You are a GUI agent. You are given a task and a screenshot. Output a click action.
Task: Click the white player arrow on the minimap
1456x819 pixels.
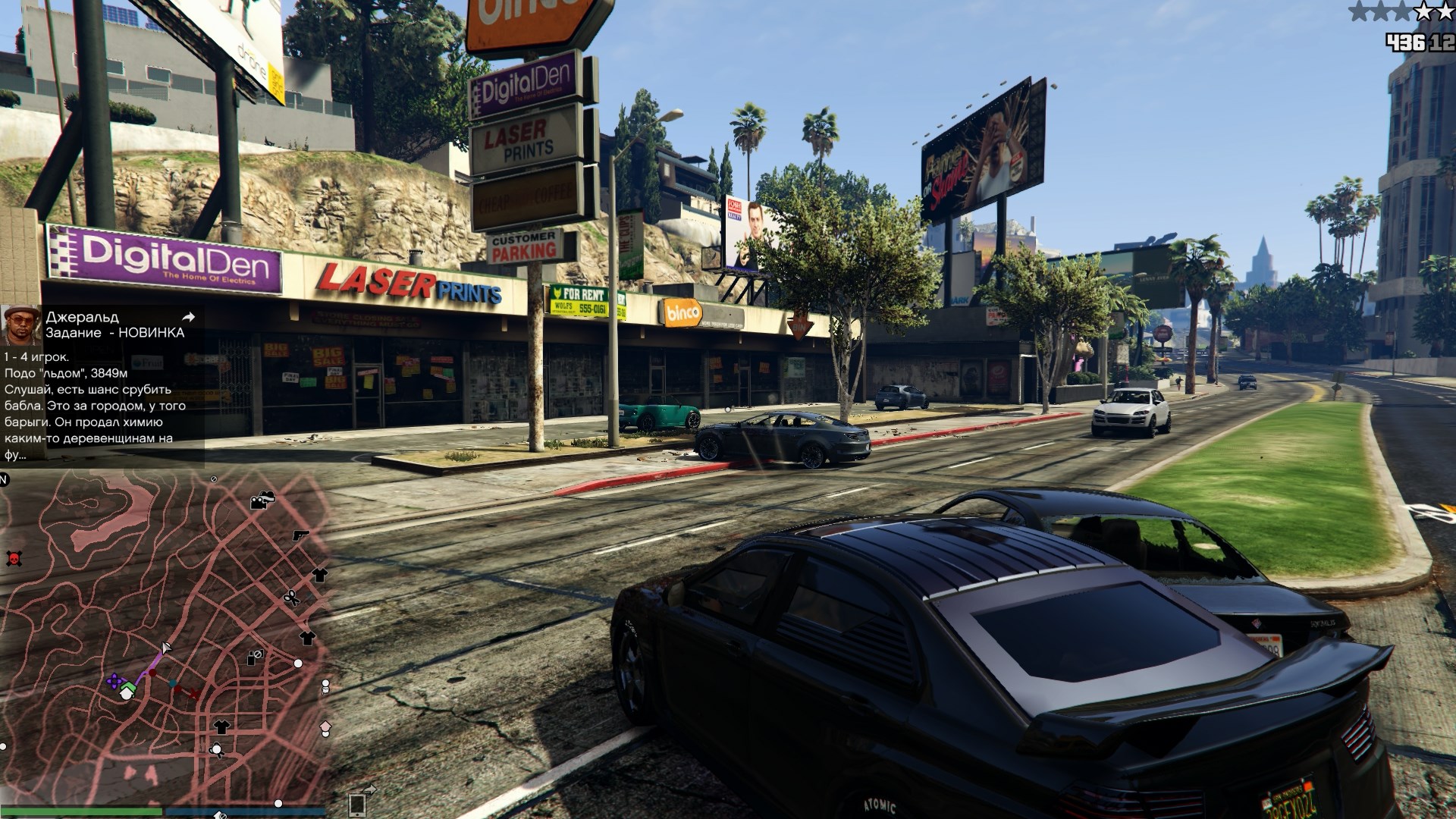pyautogui.click(x=166, y=648)
